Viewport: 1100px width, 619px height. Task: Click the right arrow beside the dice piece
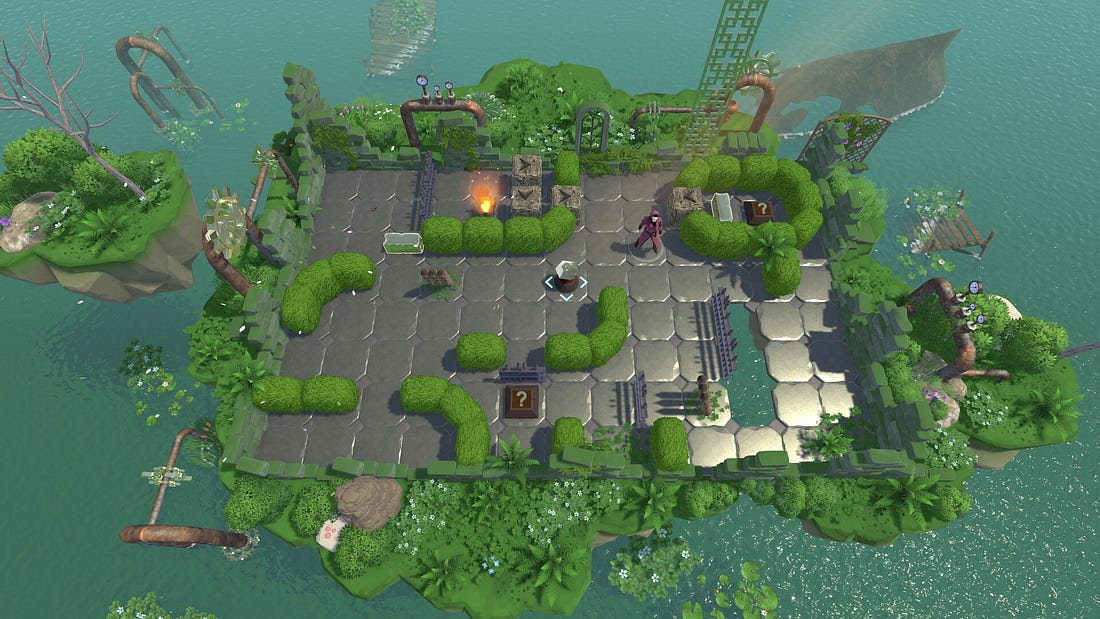coord(584,283)
